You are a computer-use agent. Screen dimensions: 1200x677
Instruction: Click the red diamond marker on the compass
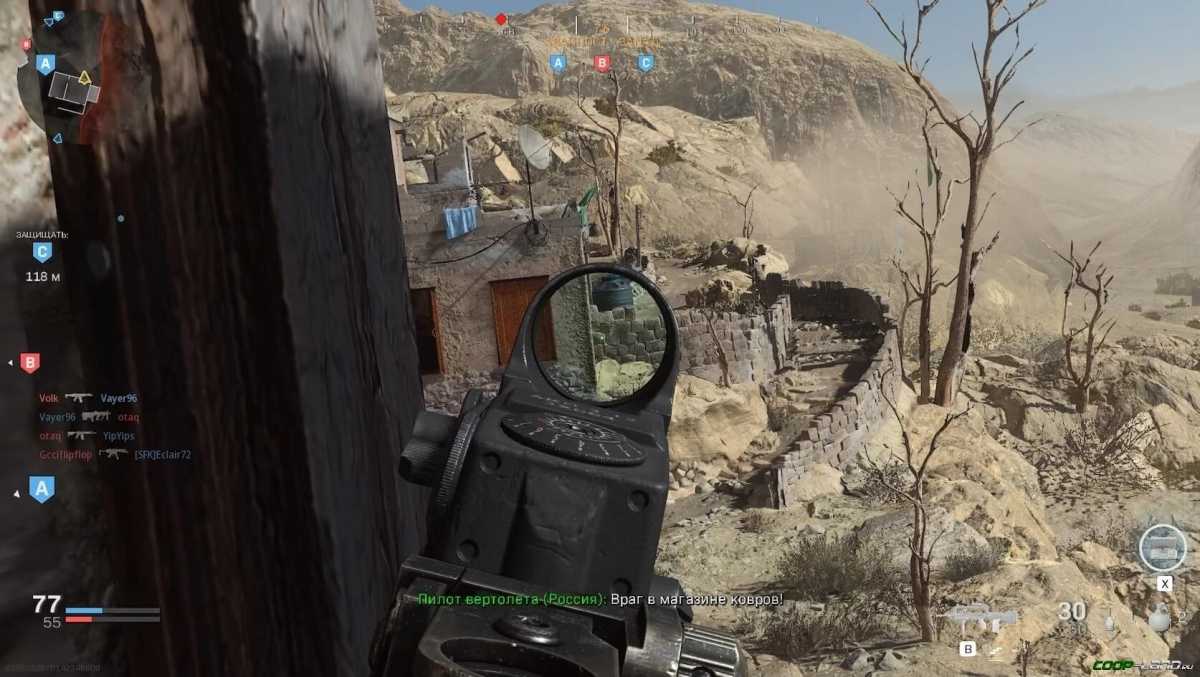[501, 19]
